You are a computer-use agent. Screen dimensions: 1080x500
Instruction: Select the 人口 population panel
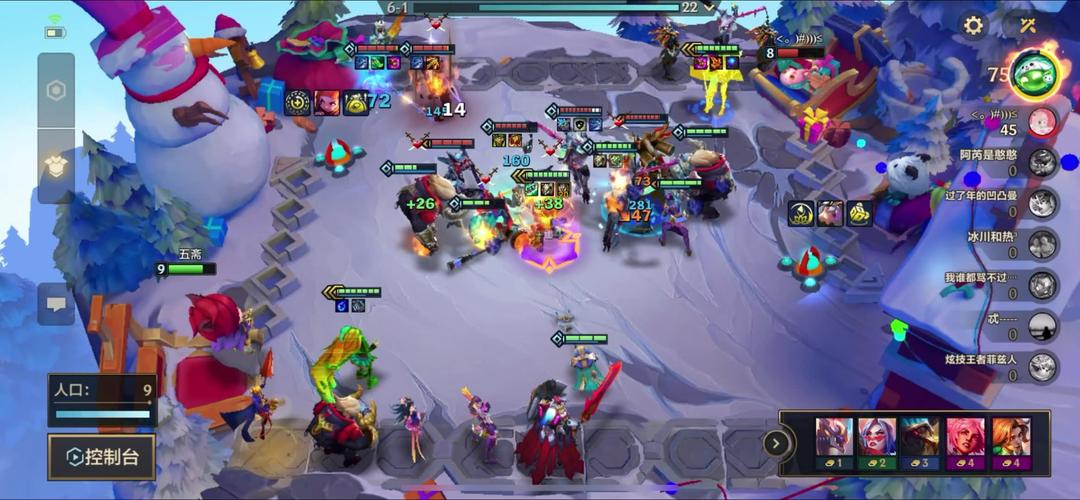tap(102, 399)
